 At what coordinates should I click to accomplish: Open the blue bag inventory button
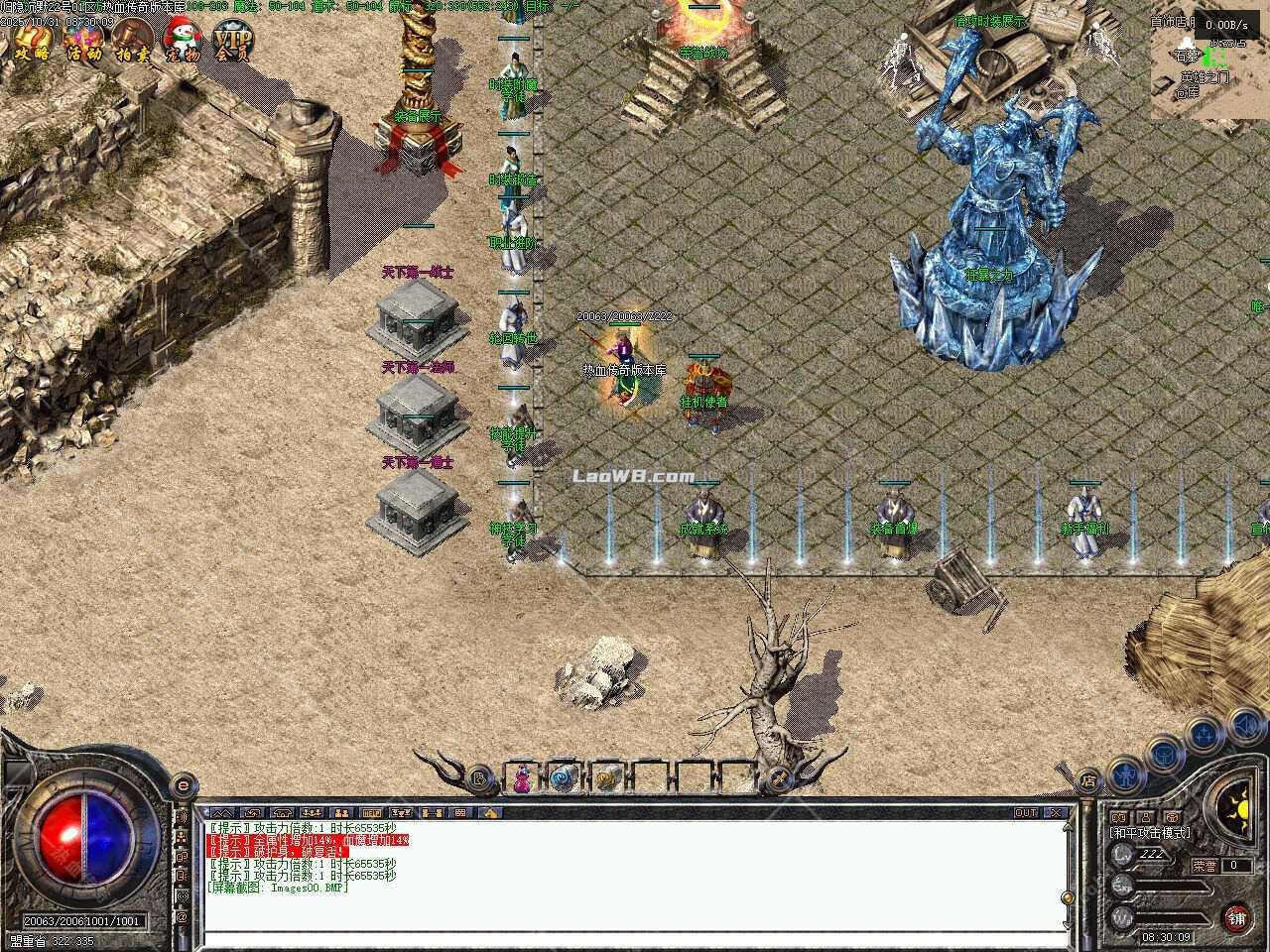1163,754
